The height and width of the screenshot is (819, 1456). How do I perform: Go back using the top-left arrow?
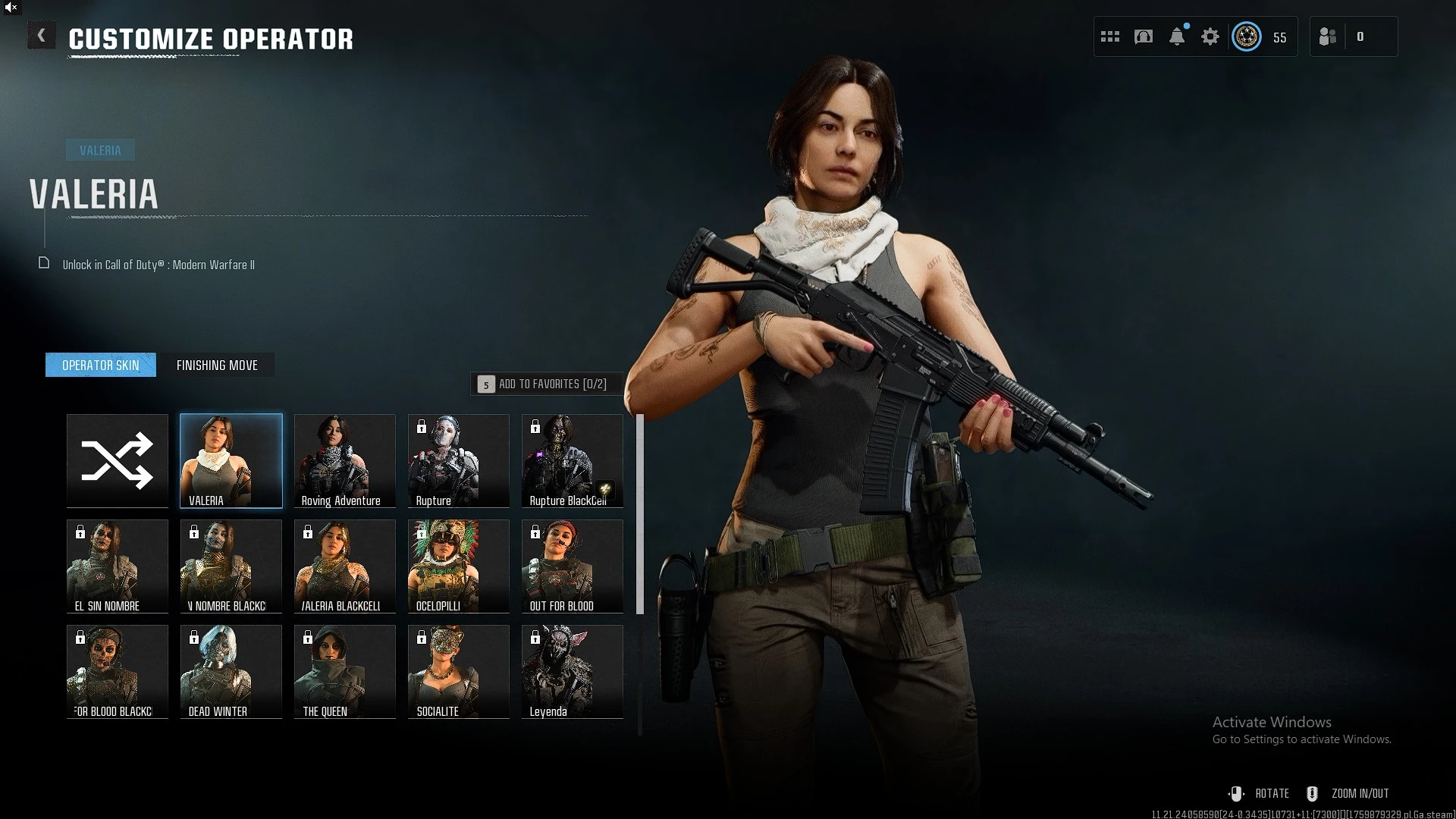tap(42, 36)
